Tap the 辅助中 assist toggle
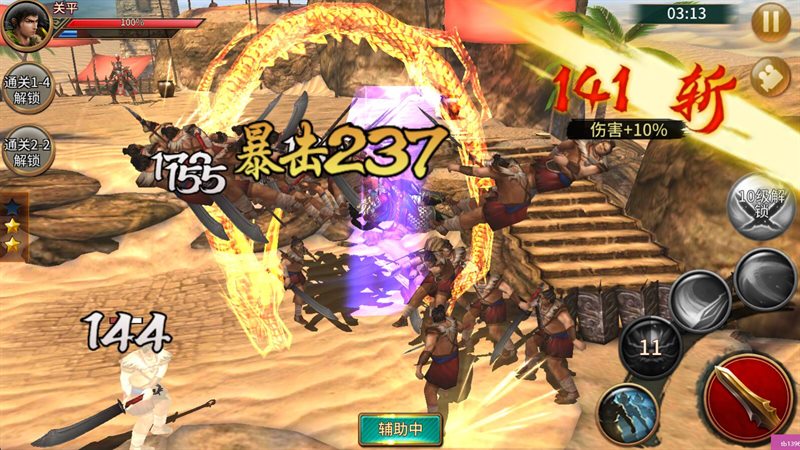 click(x=400, y=429)
